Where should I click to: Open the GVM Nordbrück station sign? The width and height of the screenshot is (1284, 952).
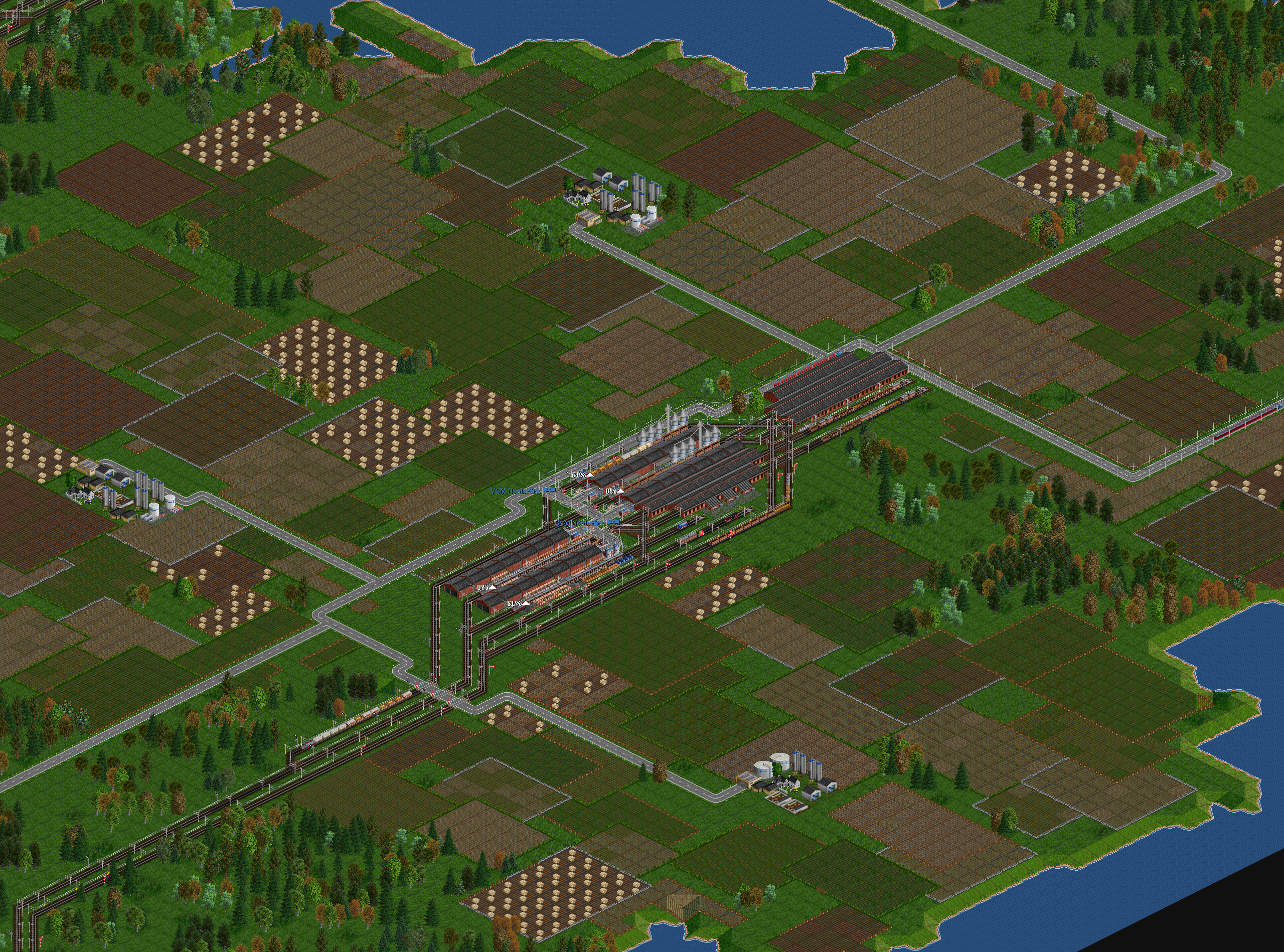pos(579,523)
